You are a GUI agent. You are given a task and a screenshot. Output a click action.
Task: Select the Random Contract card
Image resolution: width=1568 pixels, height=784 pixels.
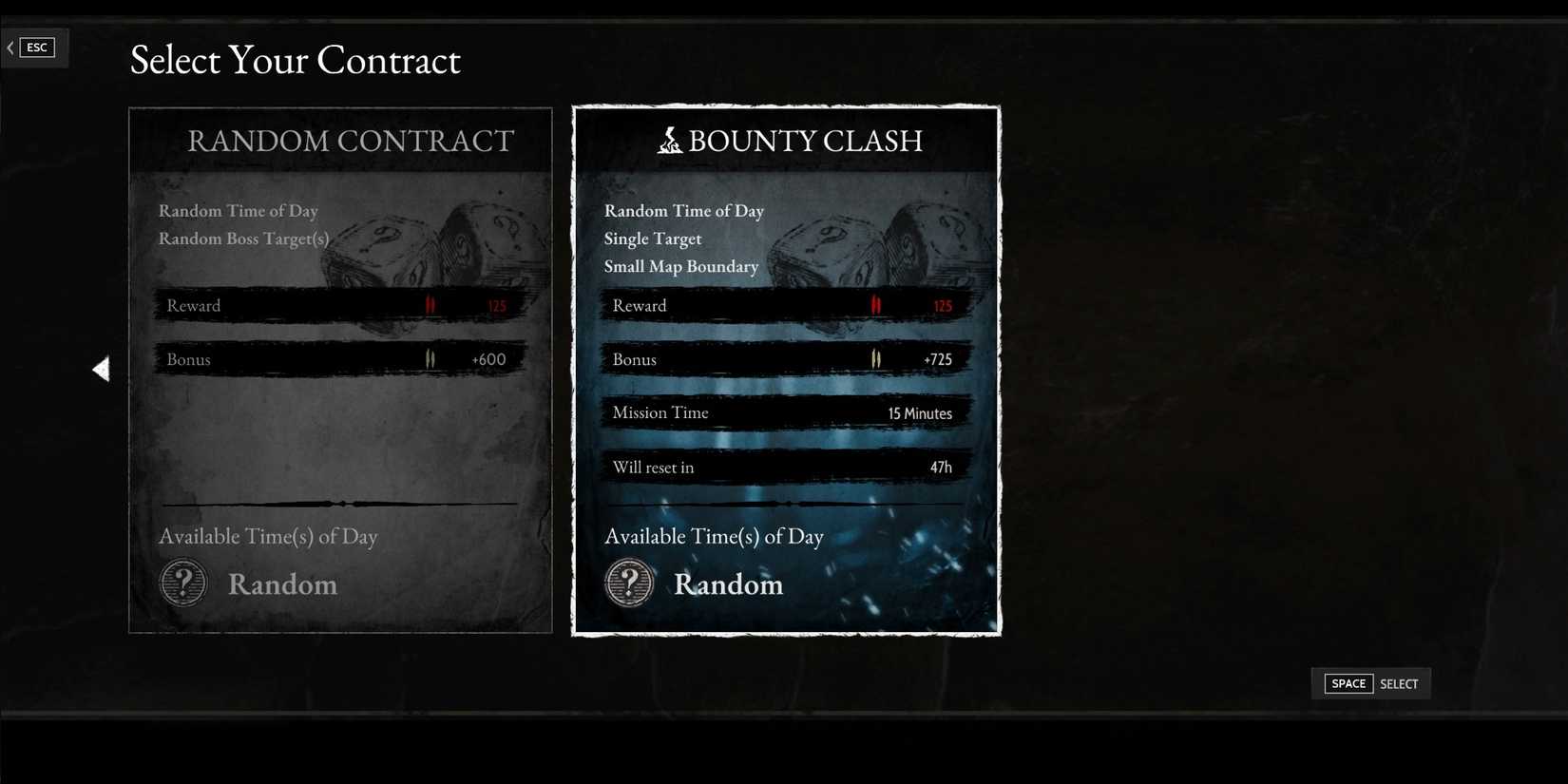[x=339, y=371]
